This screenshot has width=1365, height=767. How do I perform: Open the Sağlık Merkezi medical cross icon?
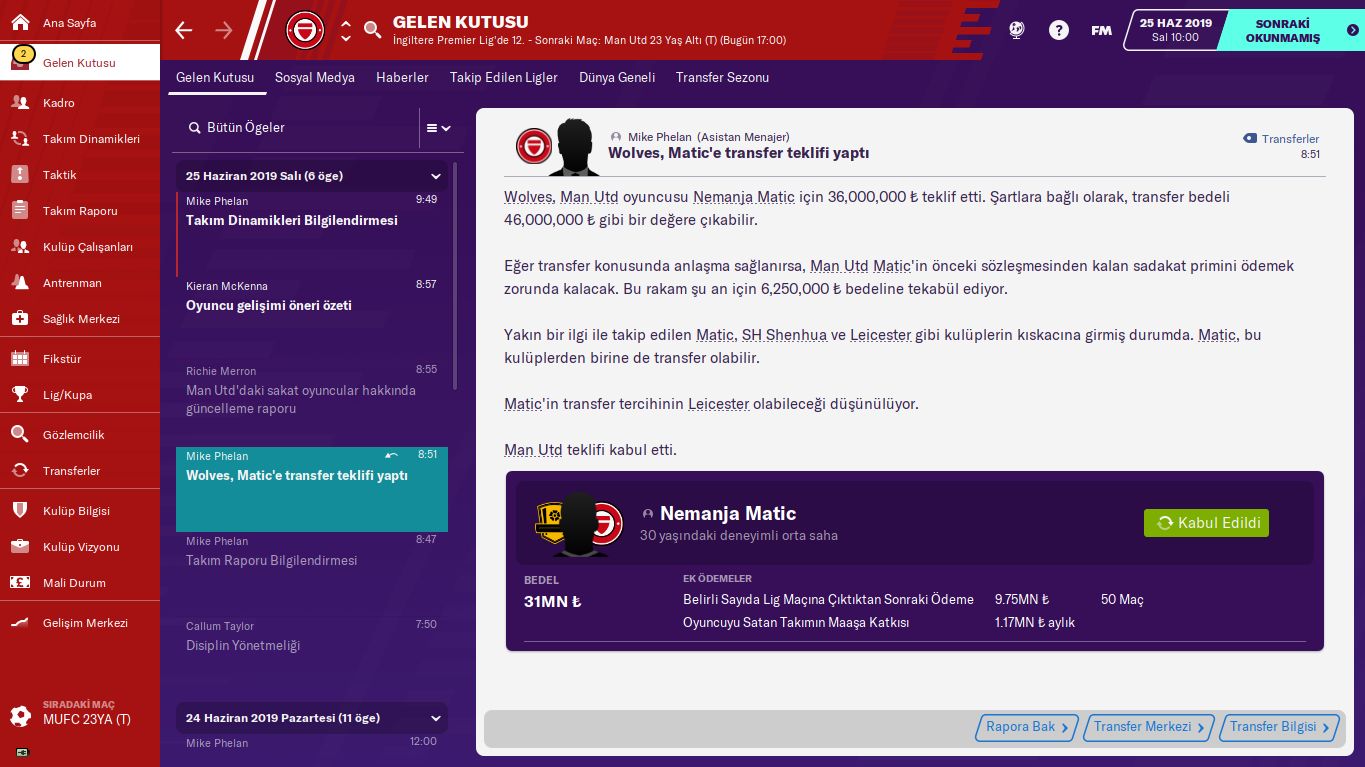tap(21, 319)
